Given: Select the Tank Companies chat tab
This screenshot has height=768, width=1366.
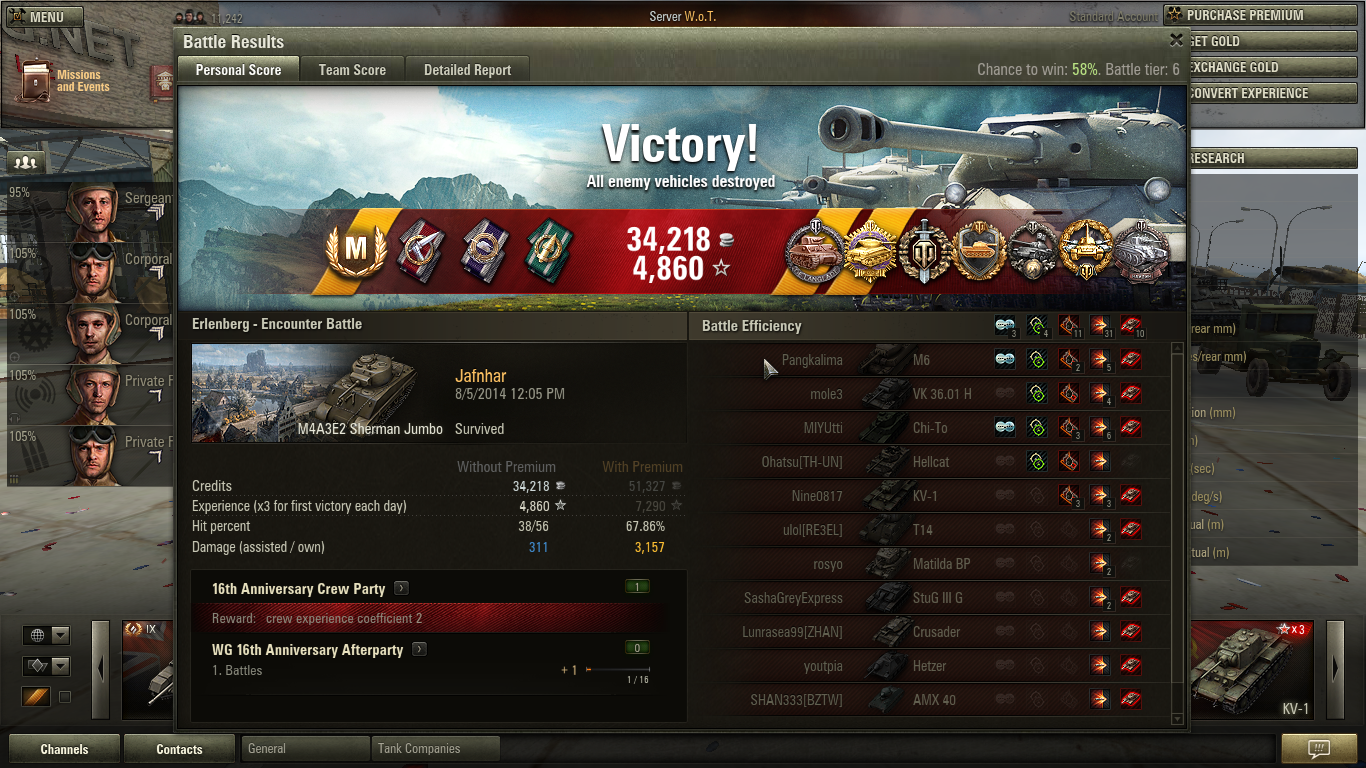Looking at the screenshot, I should click(434, 748).
